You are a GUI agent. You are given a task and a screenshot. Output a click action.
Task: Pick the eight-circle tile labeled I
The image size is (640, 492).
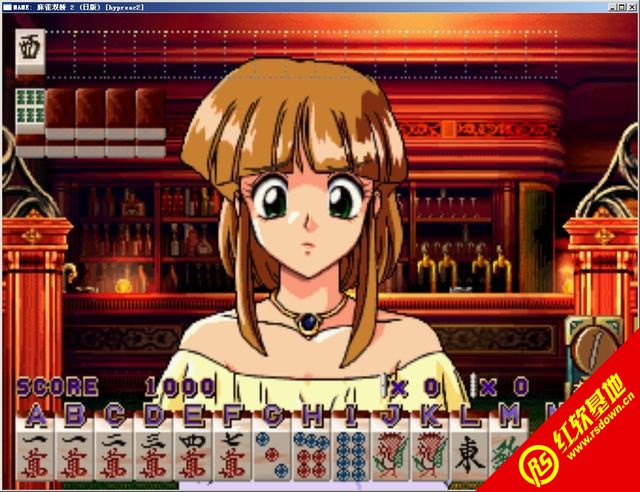[349, 457]
